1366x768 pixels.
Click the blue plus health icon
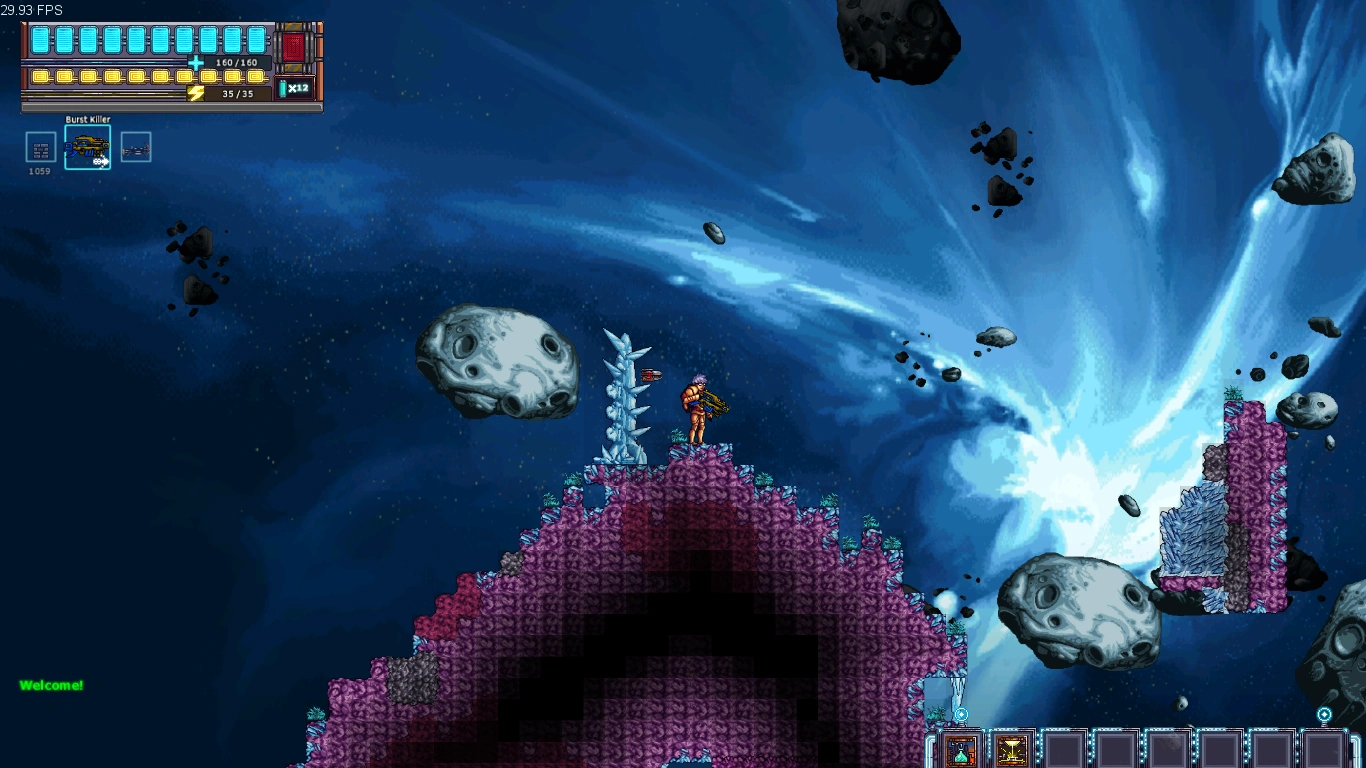click(x=194, y=62)
